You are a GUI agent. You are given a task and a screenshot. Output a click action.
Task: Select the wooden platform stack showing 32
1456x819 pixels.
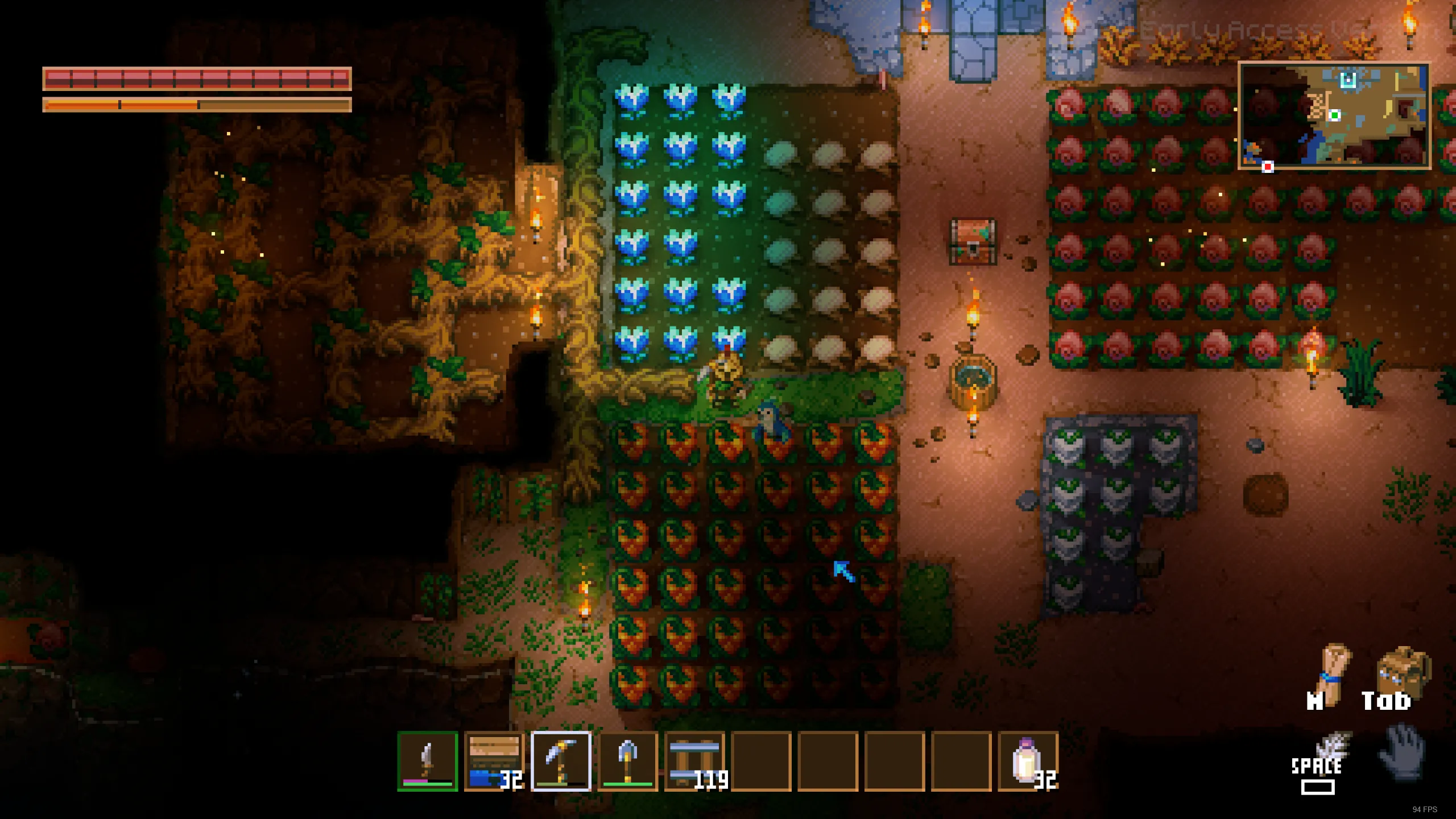pos(494,762)
